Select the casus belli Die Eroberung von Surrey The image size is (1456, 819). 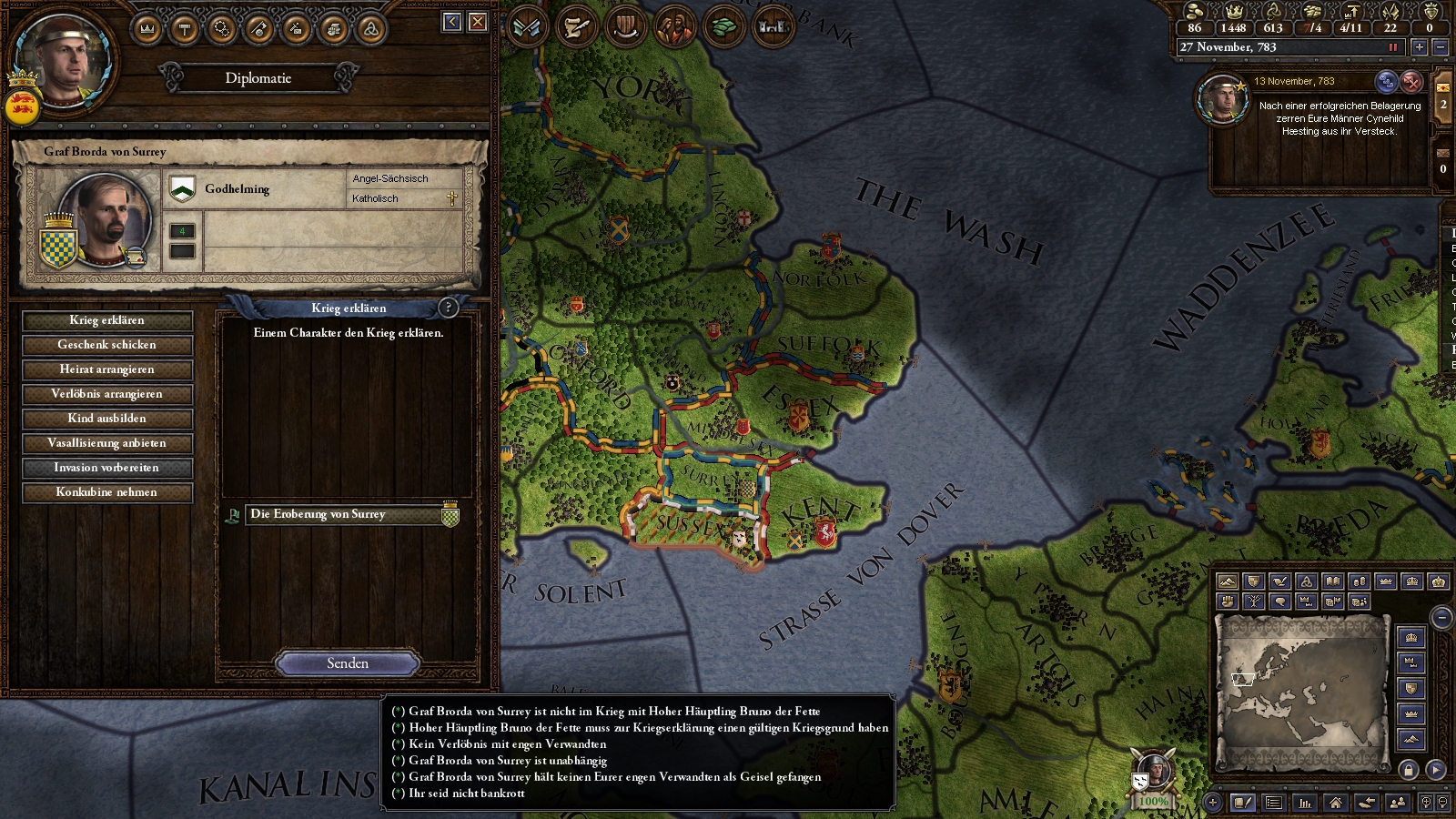click(x=346, y=515)
